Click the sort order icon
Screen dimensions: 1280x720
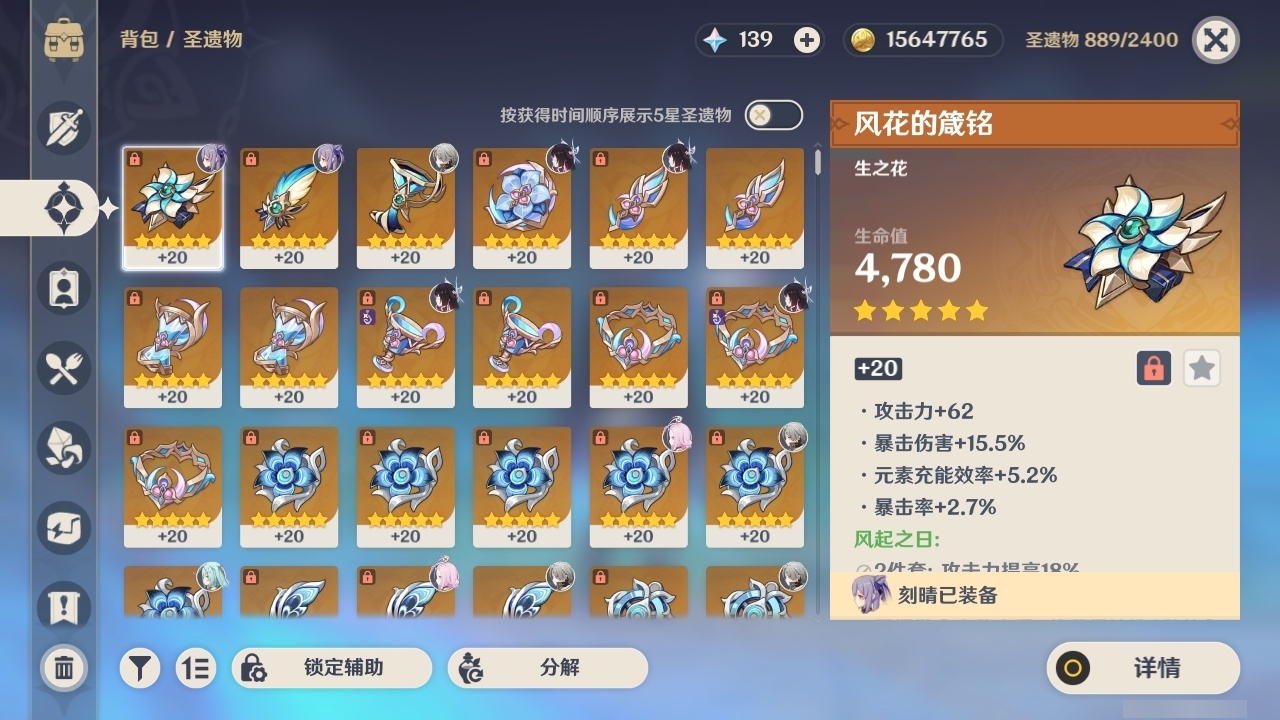pyautogui.click(x=196, y=667)
